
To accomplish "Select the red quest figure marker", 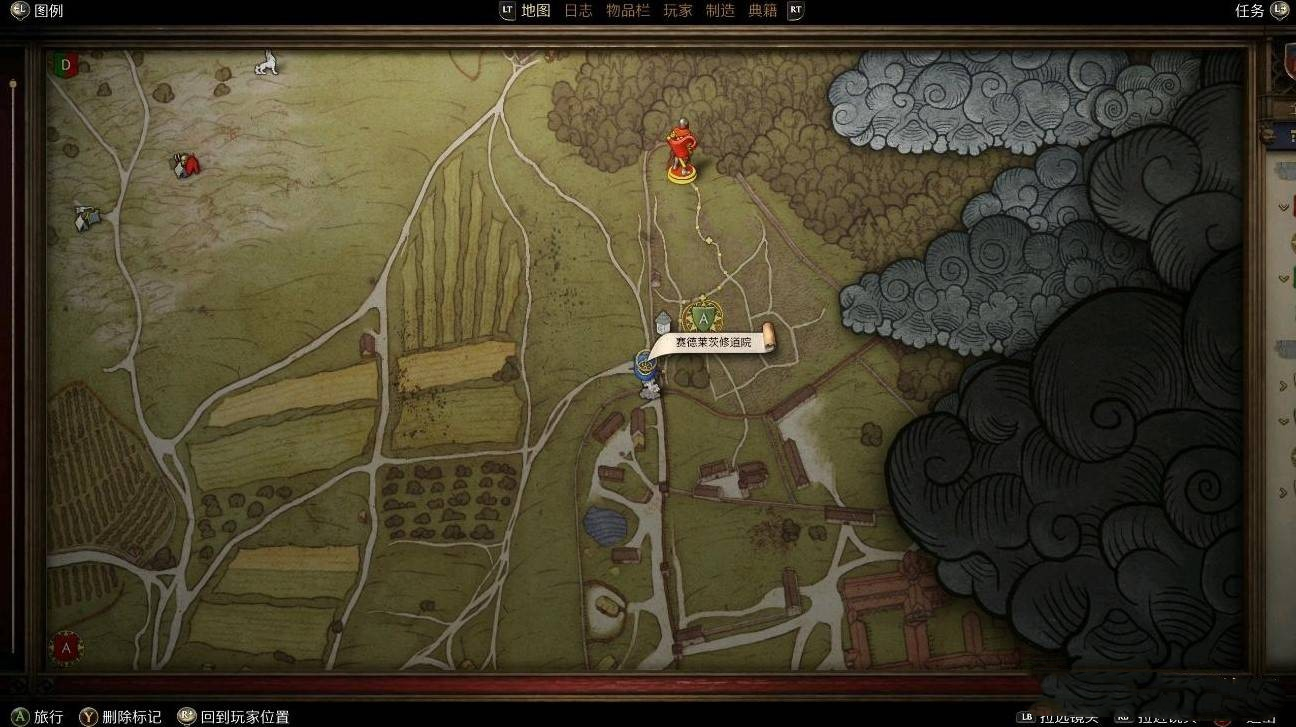I will [682, 152].
